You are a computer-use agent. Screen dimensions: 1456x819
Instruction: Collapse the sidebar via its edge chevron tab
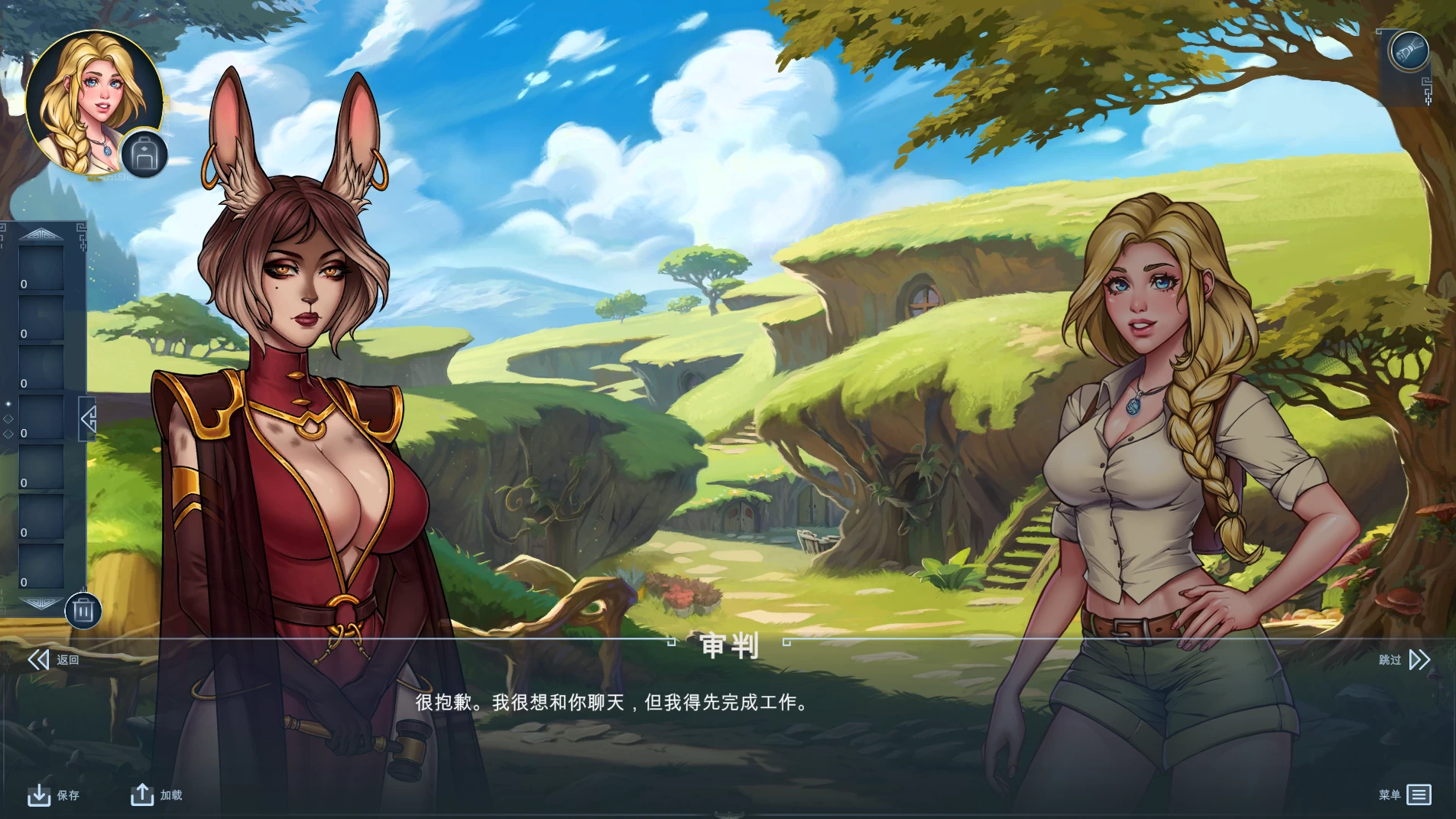tap(87, 419)
